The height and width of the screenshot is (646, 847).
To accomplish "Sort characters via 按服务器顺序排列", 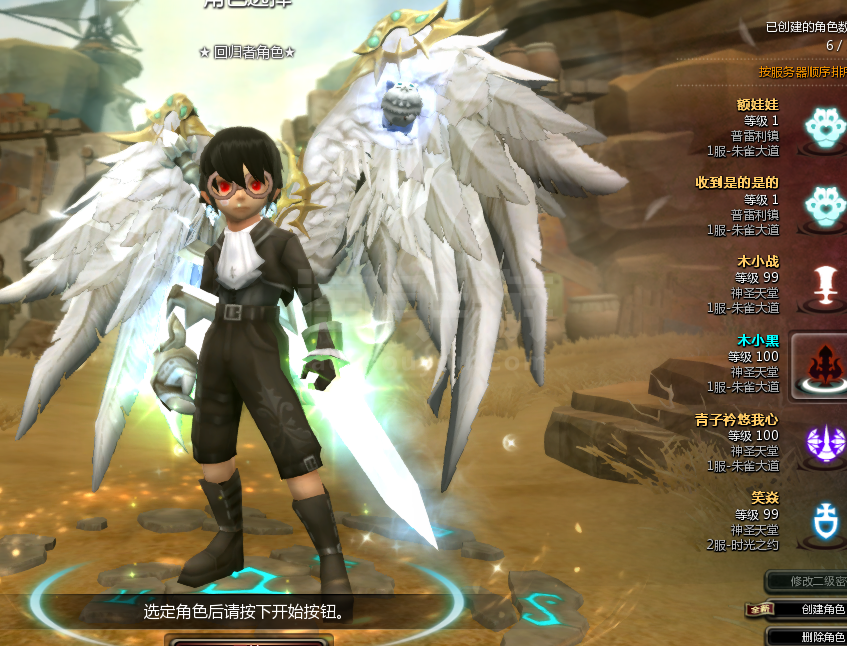I will [802, 72].
